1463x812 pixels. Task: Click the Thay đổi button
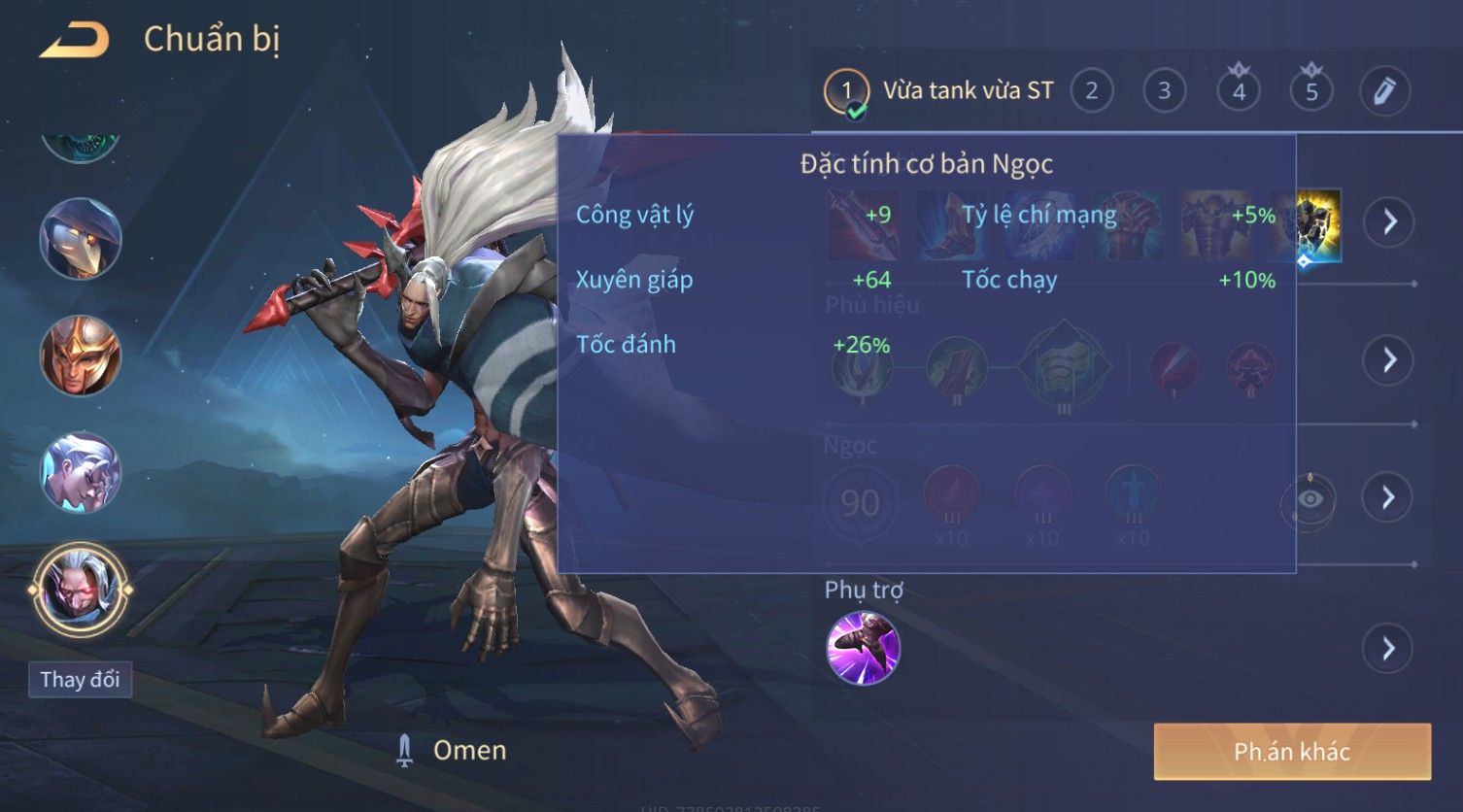(80, 679)
